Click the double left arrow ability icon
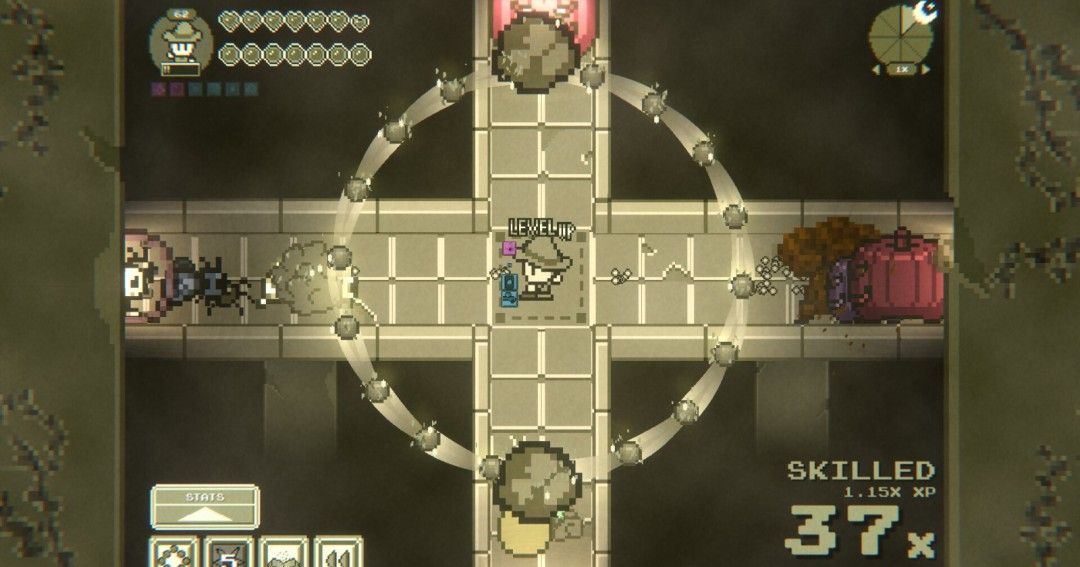The image size is (1080, 567). click(x=338, y=553)
